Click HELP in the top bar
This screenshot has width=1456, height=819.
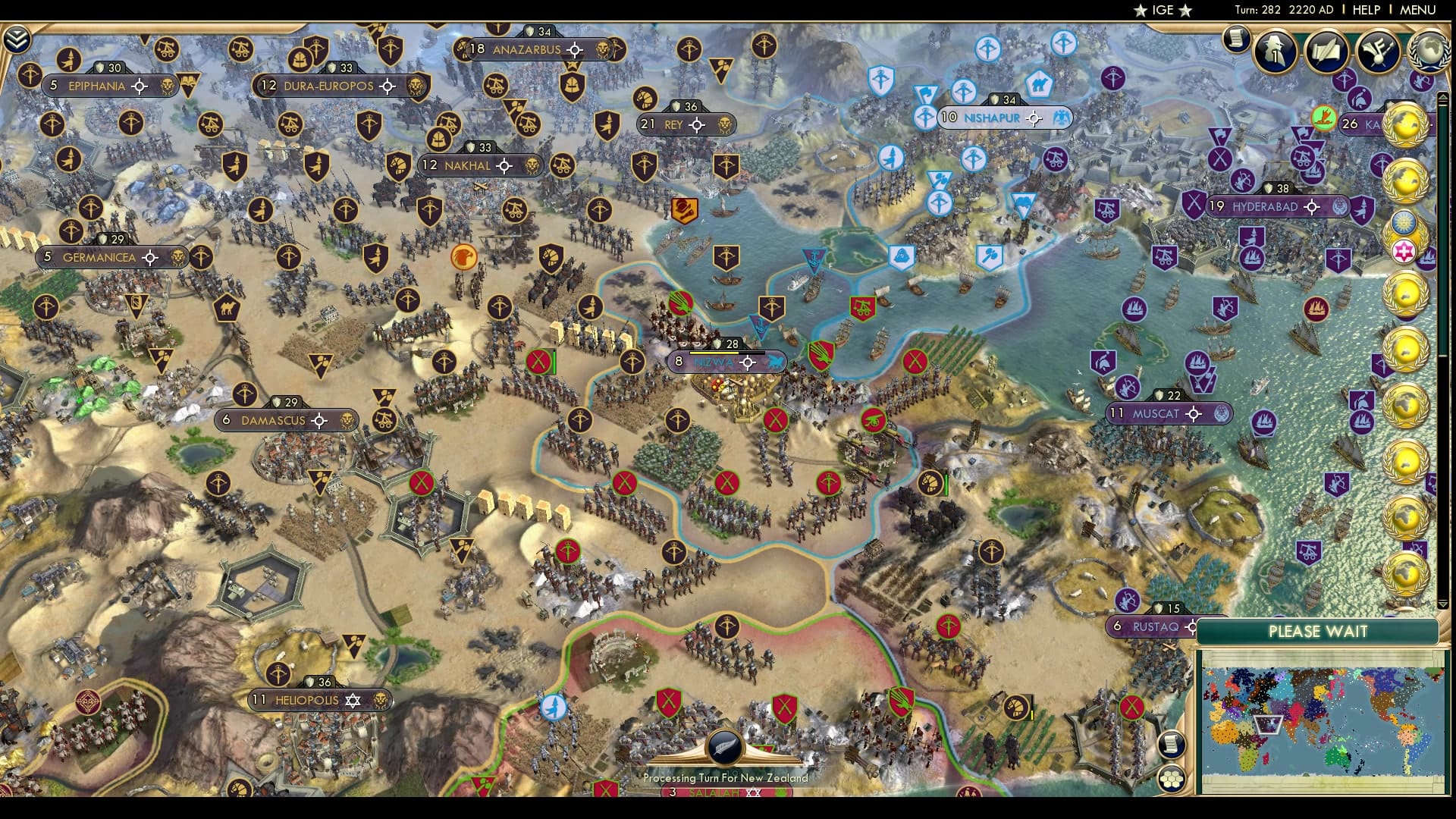coord(1365,11)
